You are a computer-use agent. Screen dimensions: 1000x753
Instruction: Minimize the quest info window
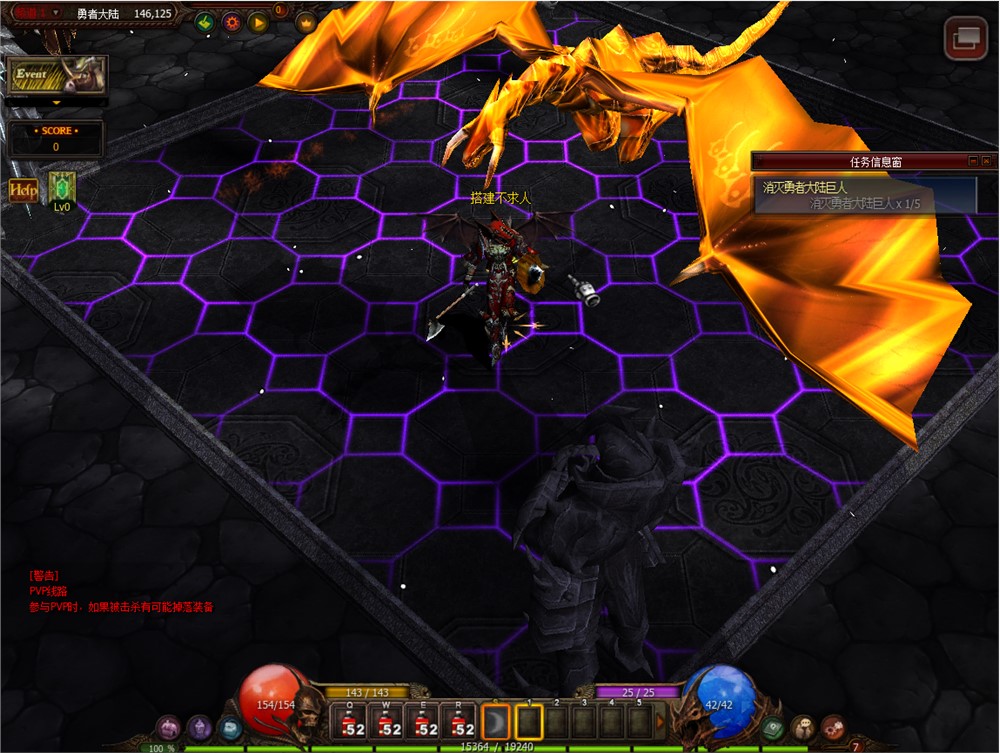972,161
